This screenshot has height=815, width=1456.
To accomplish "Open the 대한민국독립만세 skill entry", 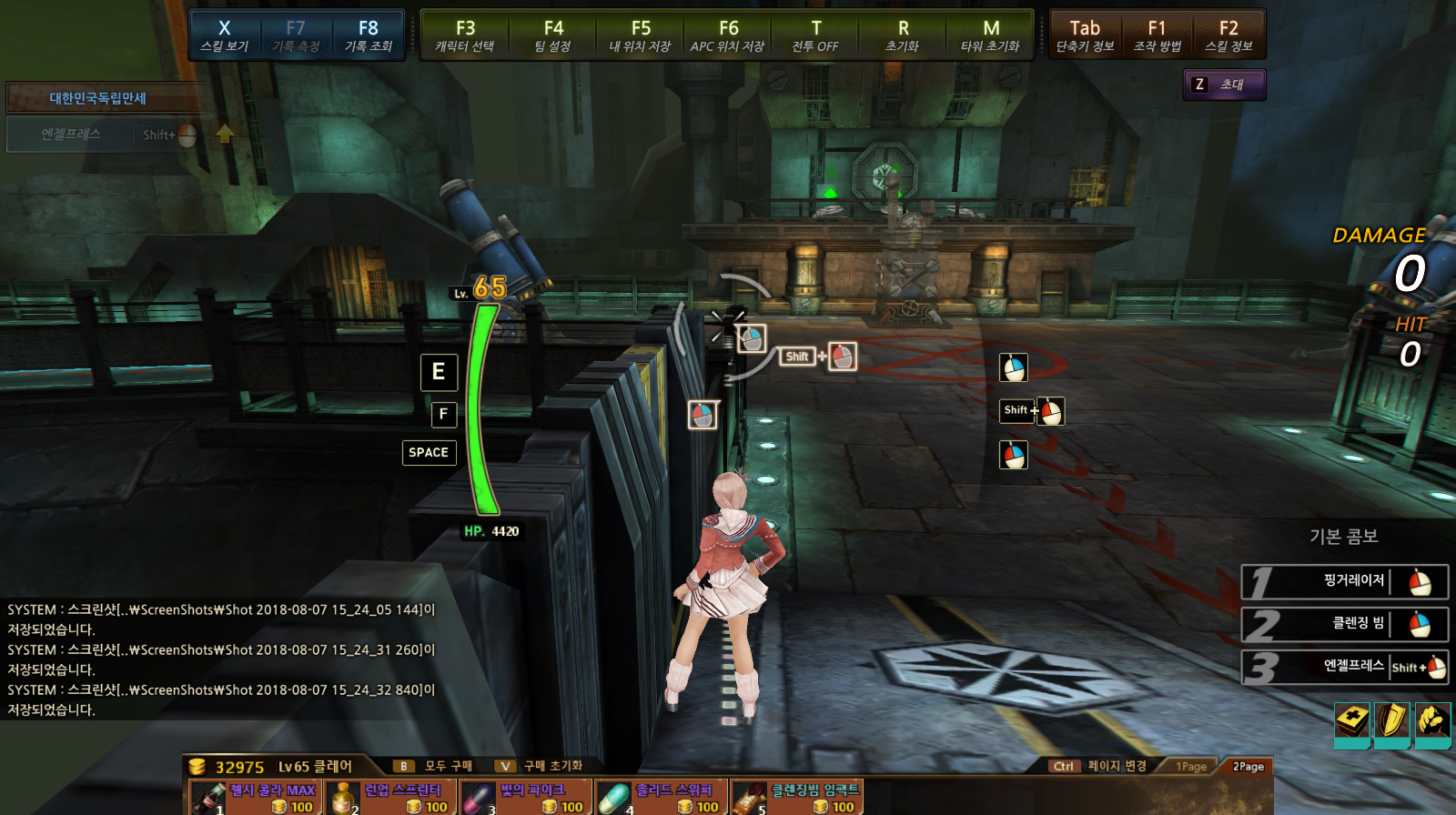I will (98, 98).
